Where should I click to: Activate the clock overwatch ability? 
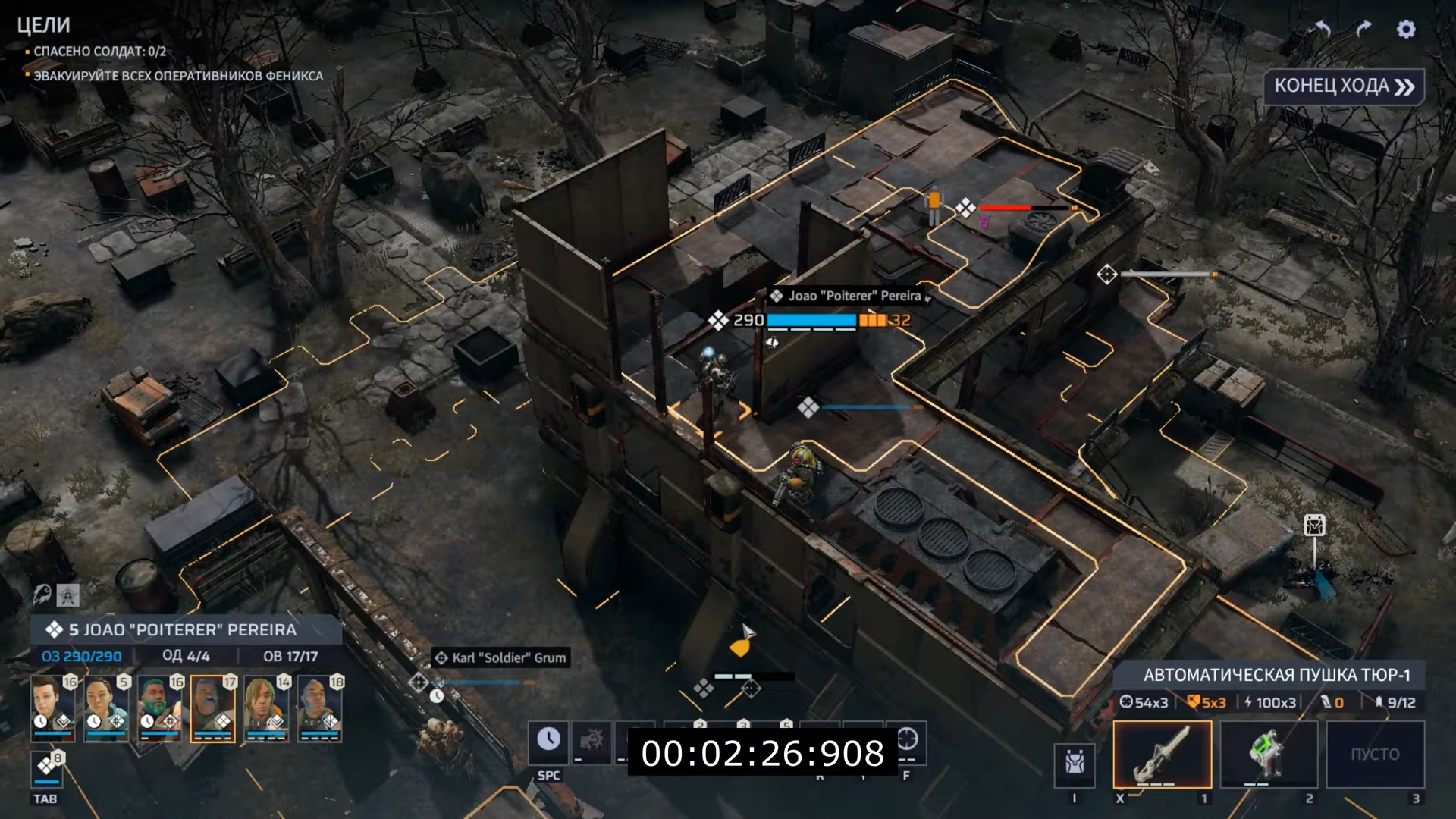(x=548, y=742)
